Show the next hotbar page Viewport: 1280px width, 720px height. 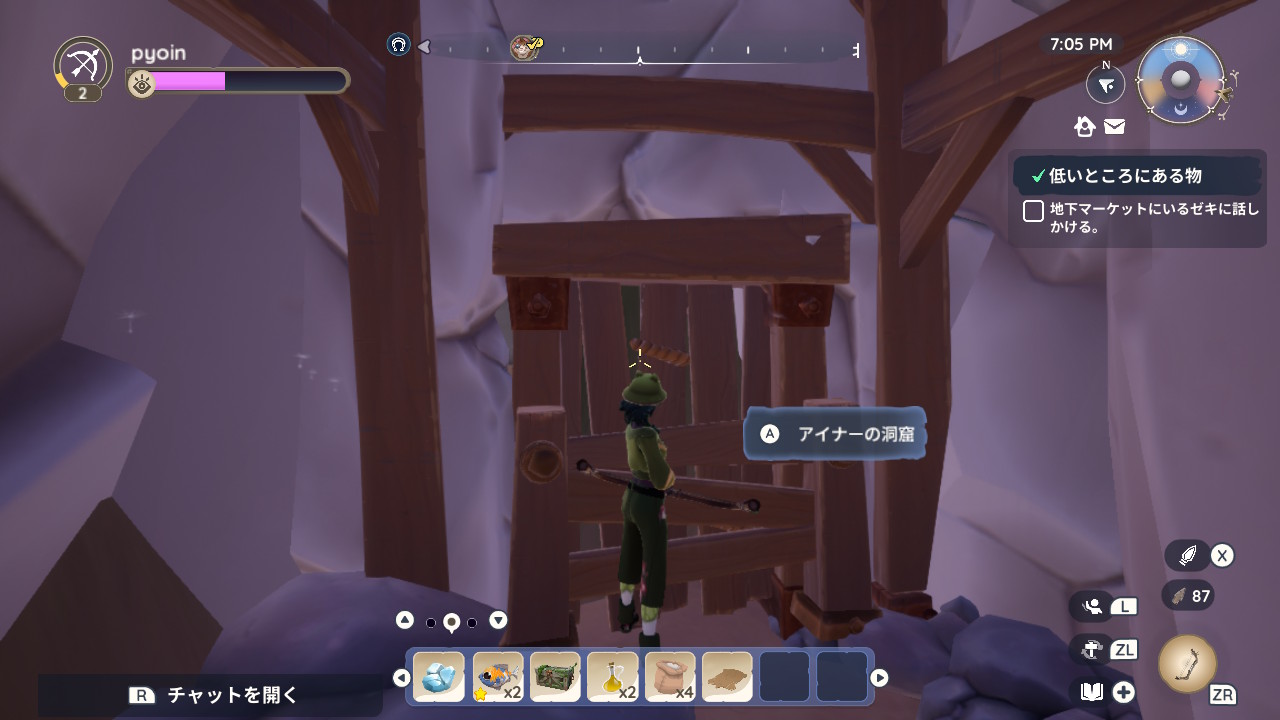879,678
